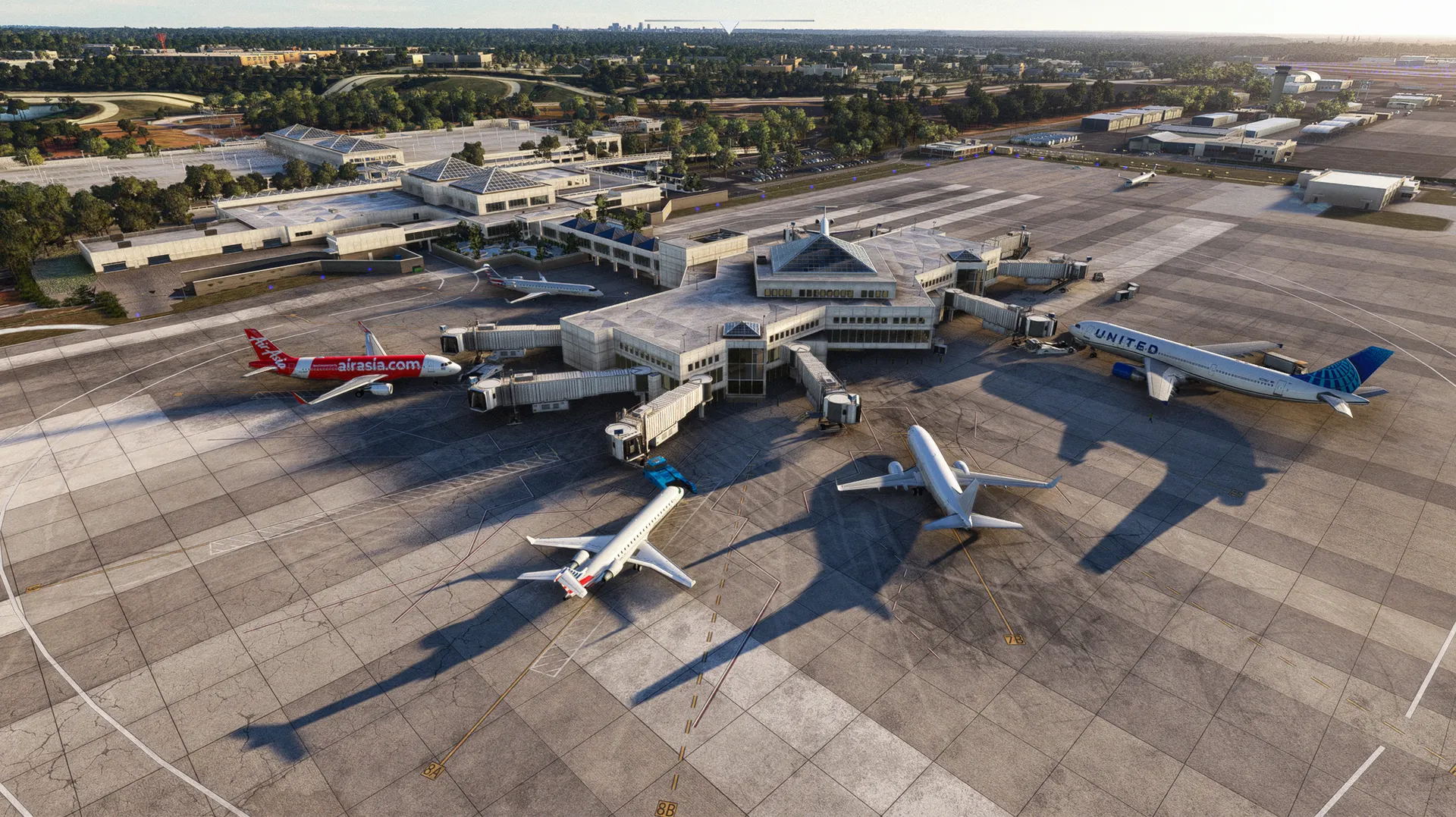
Task: Expand the toolbar pull-down arrow handle
Action: (x=728, y=27)
